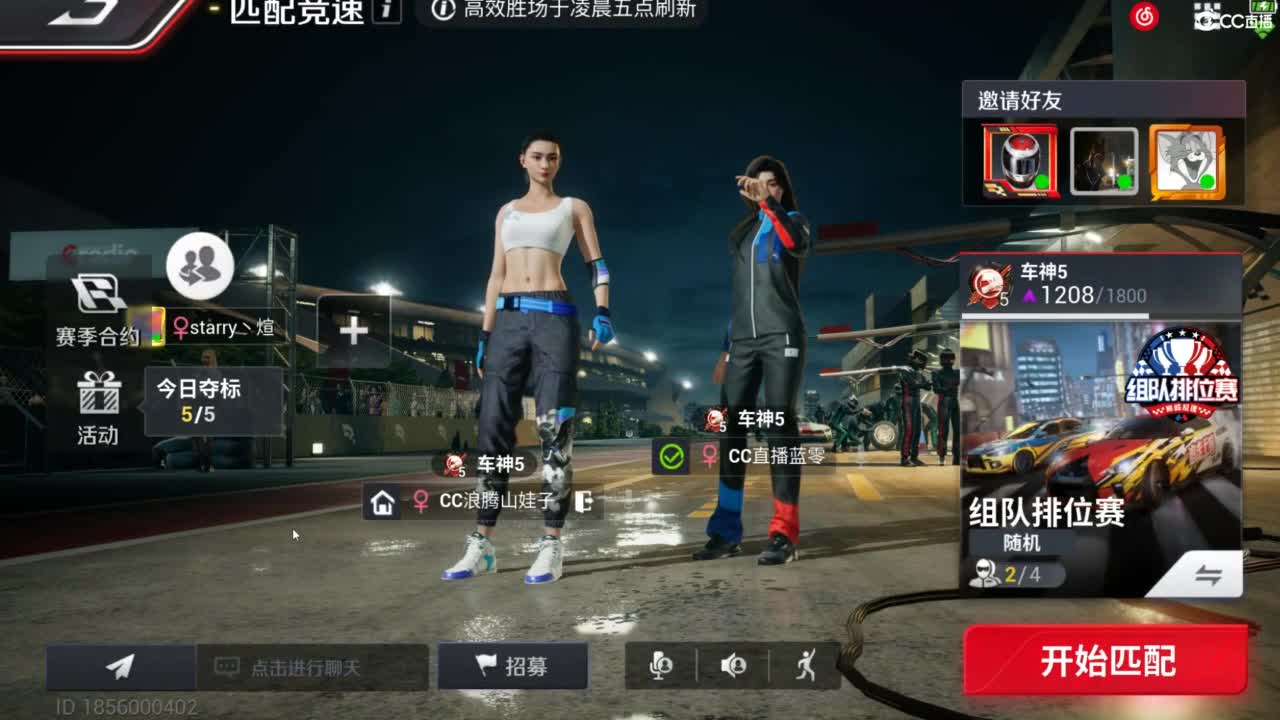Tap the red 开始匹配 button

click(1106, 660)
